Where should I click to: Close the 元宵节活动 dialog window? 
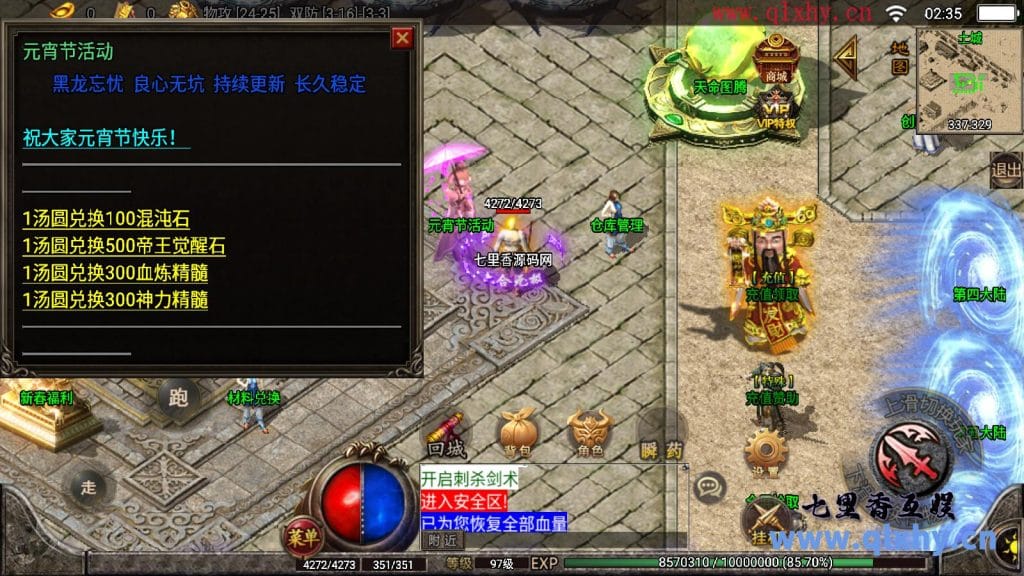402,39
